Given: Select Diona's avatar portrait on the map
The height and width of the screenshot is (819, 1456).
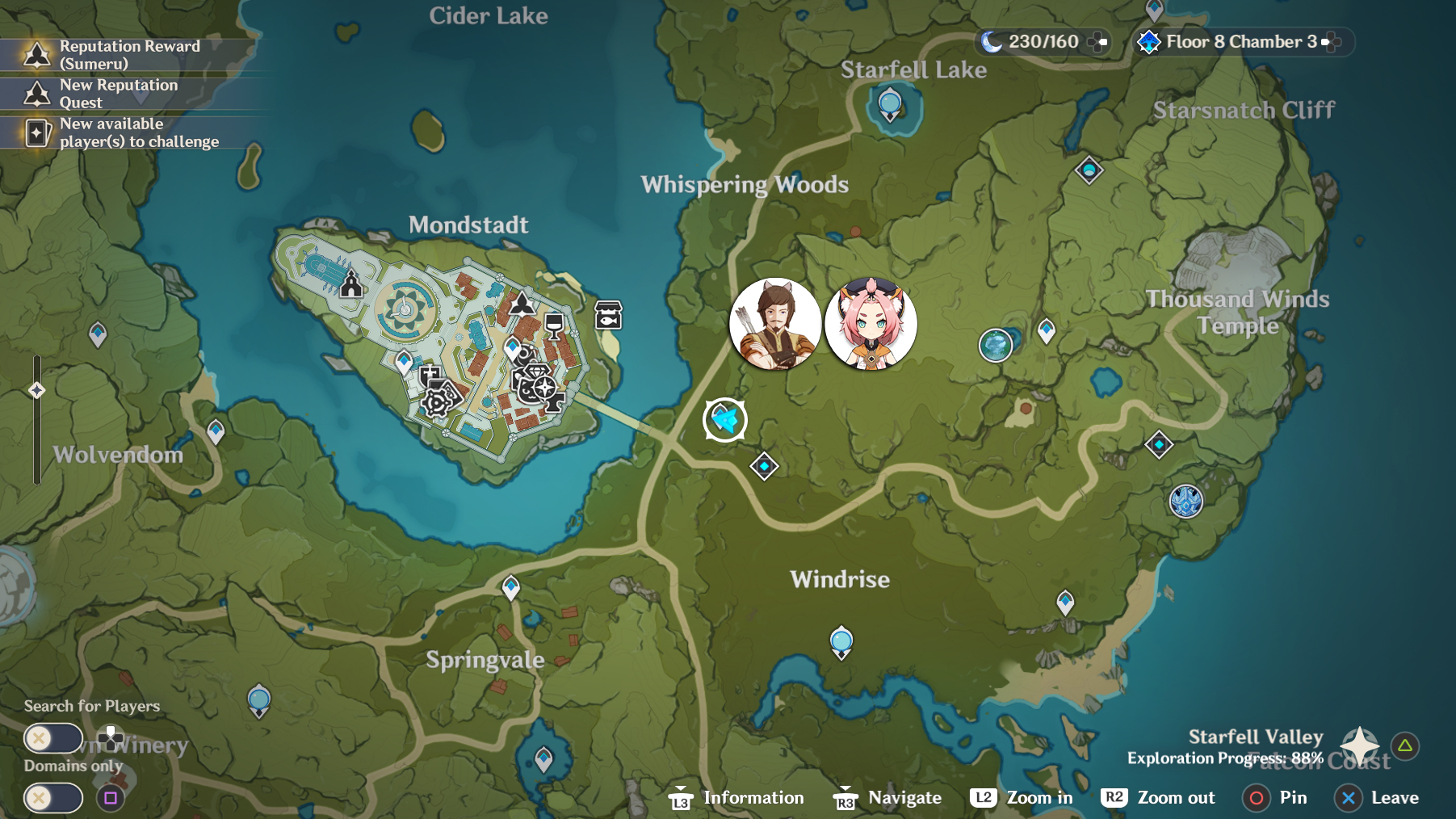Looking at the screenshot, I should click(x=871, y=323).
